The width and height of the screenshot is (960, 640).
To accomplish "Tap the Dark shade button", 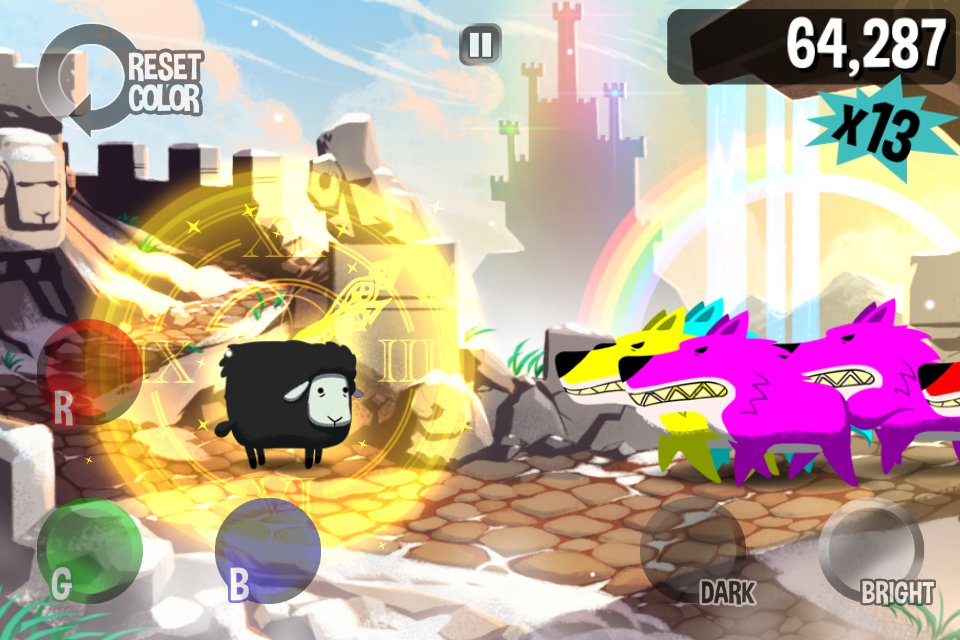I will click(x=692, y=551).
